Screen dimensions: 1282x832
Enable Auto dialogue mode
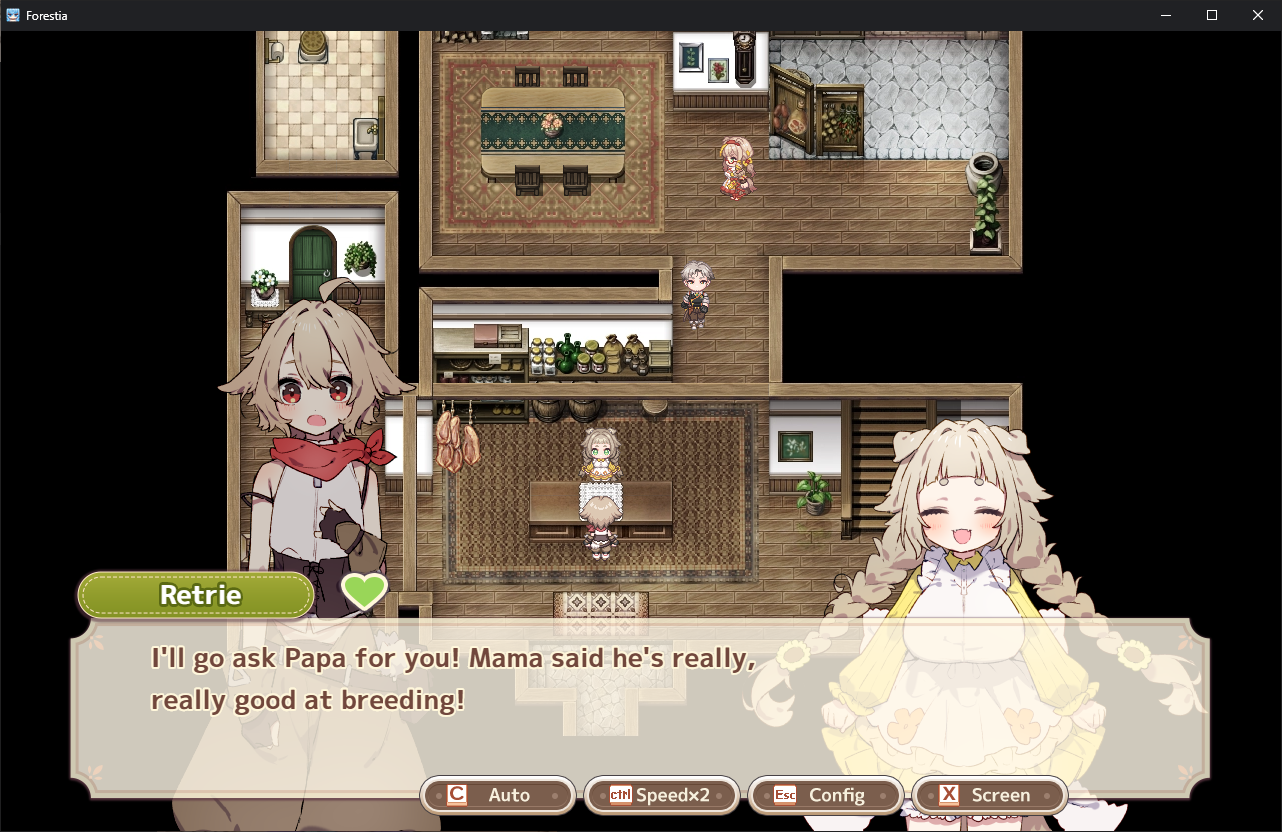click(498, 795)
